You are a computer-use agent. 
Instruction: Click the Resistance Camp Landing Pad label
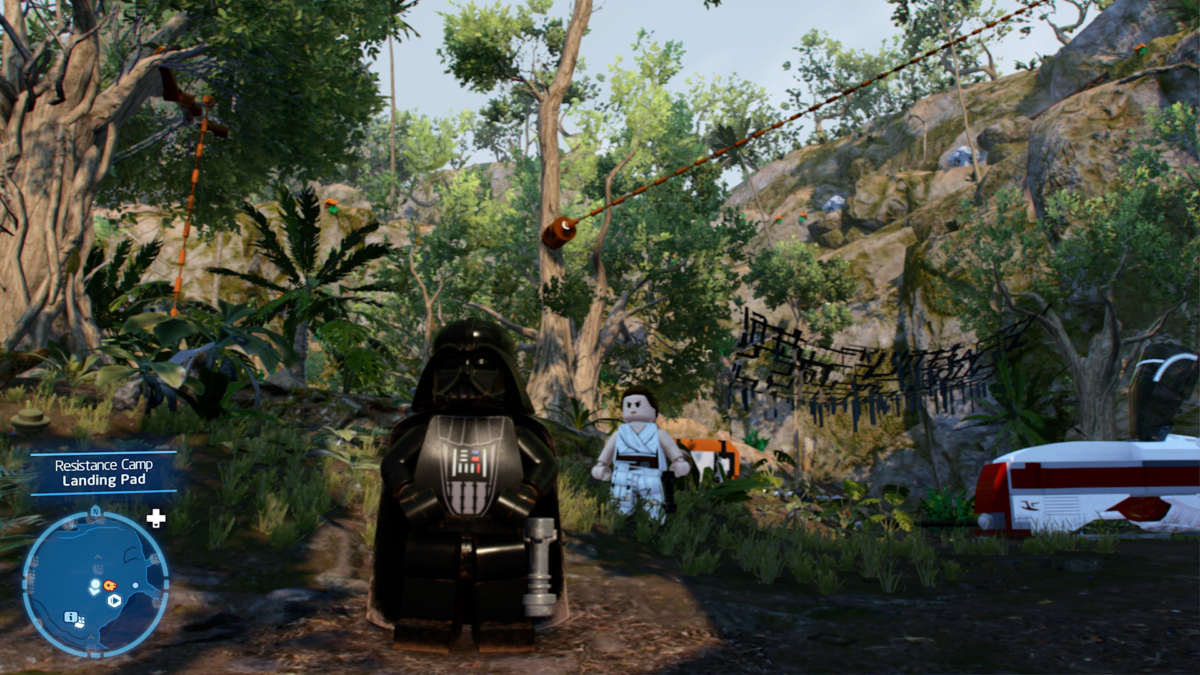point(103,473)
